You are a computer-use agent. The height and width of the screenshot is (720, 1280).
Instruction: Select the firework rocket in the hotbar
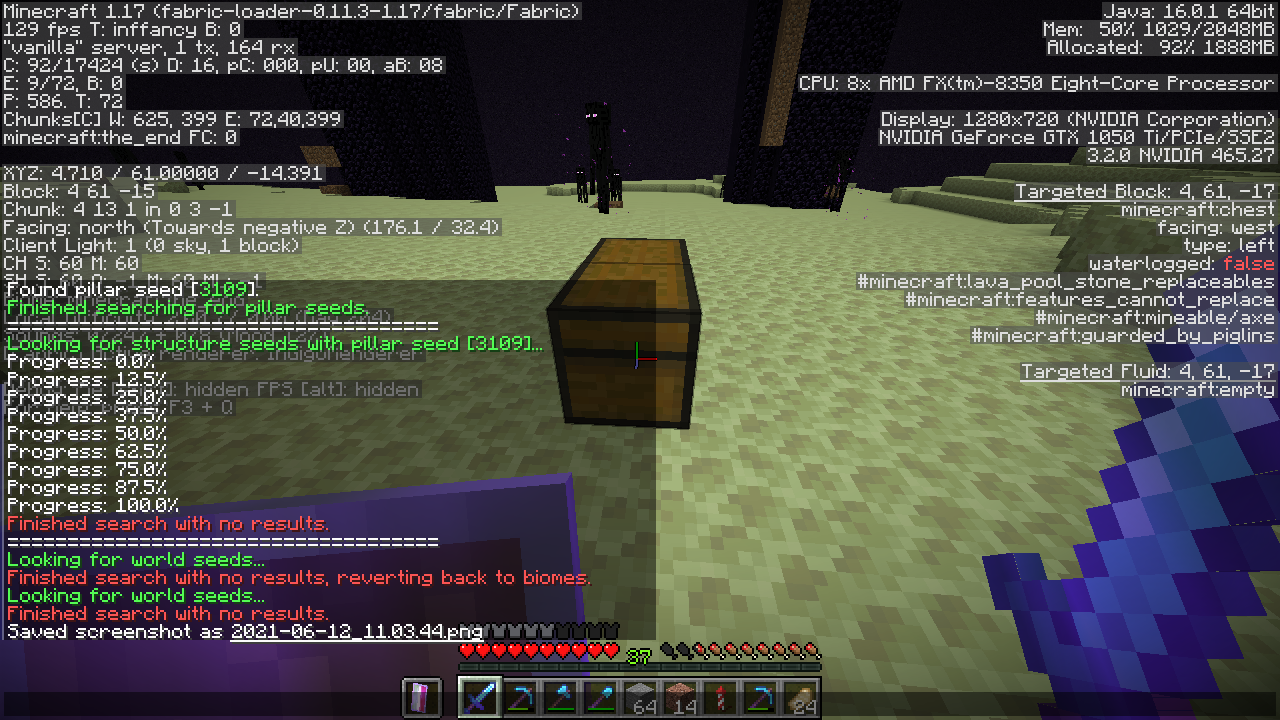[722, 697]
